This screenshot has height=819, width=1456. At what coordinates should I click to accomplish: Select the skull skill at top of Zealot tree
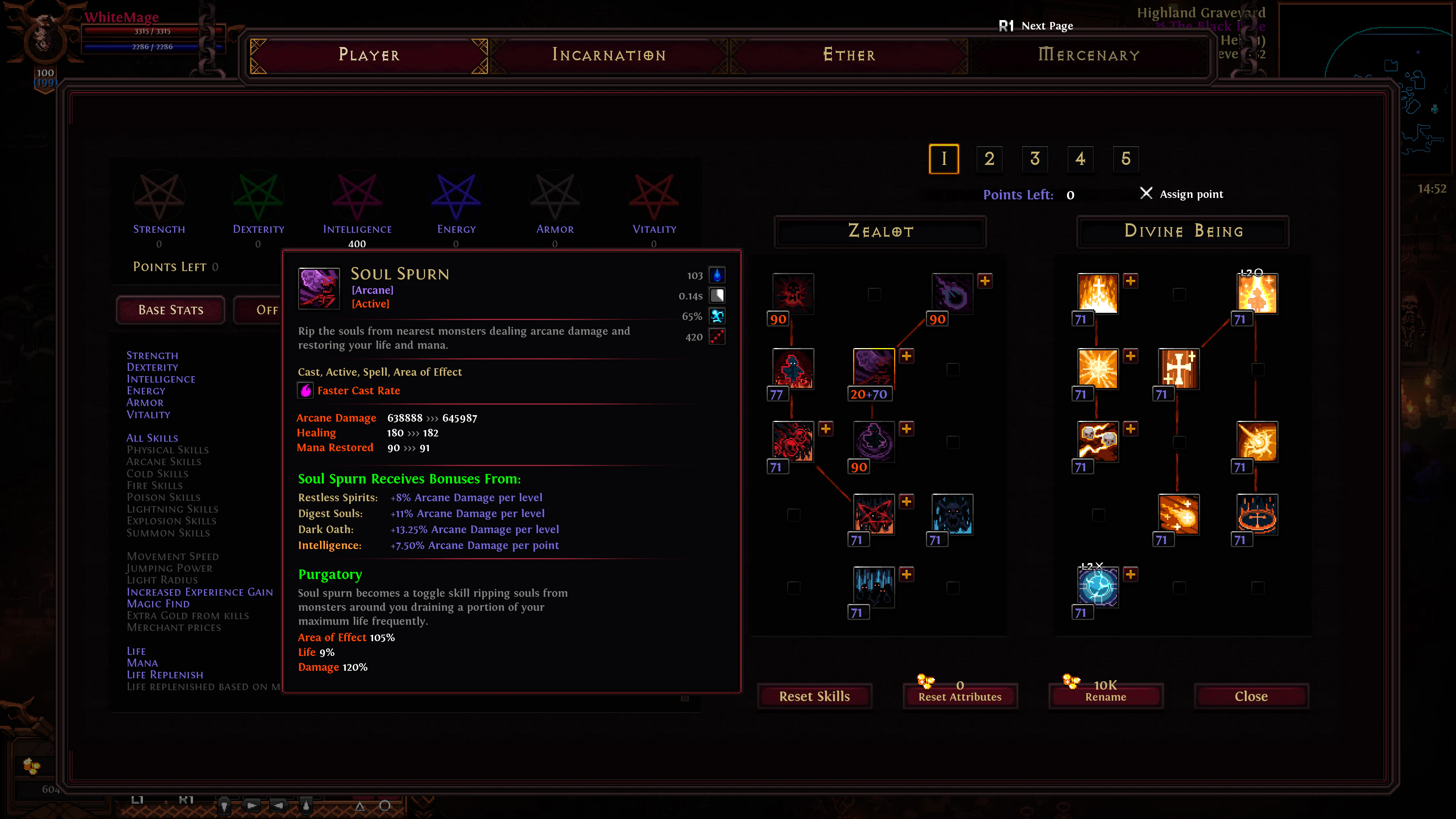point(794,294)
